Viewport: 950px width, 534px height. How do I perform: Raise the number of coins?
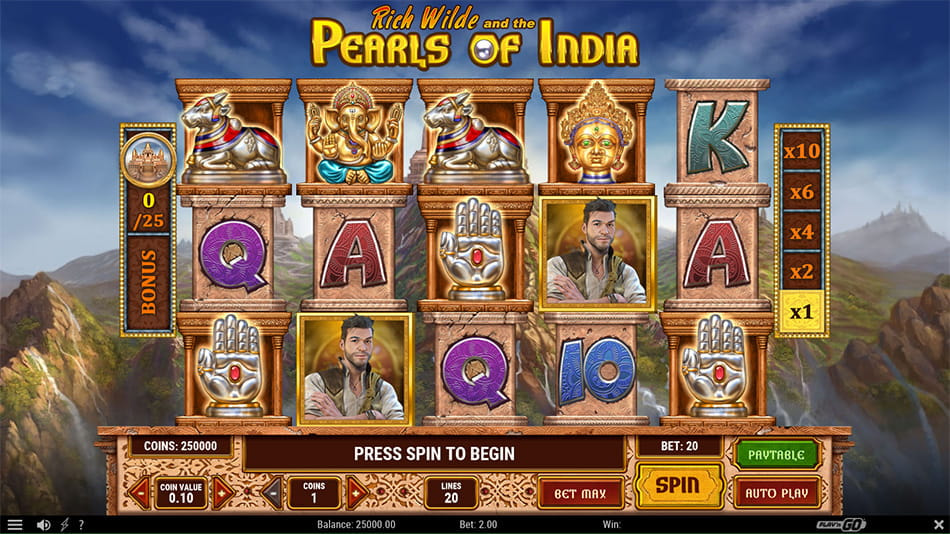tap(356, 492)
